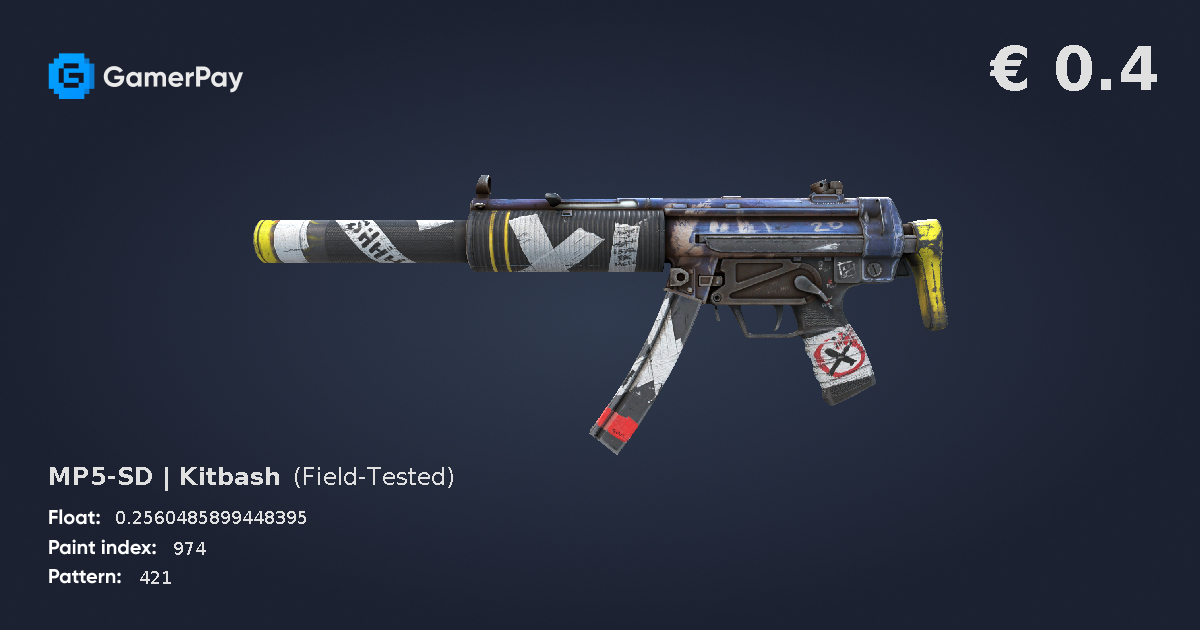Select the MP5-SD Kitbash skin image
This screenshot has height=630, width=1200.
click(600, 290)
